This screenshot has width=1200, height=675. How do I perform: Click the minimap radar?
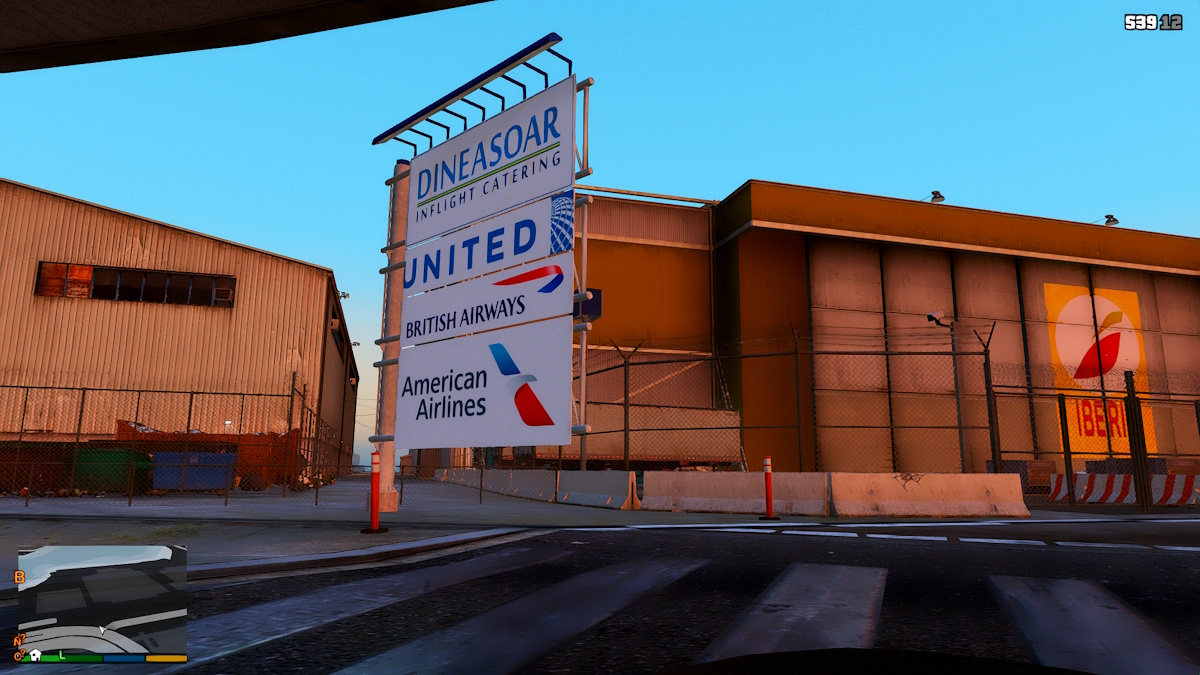102,598
